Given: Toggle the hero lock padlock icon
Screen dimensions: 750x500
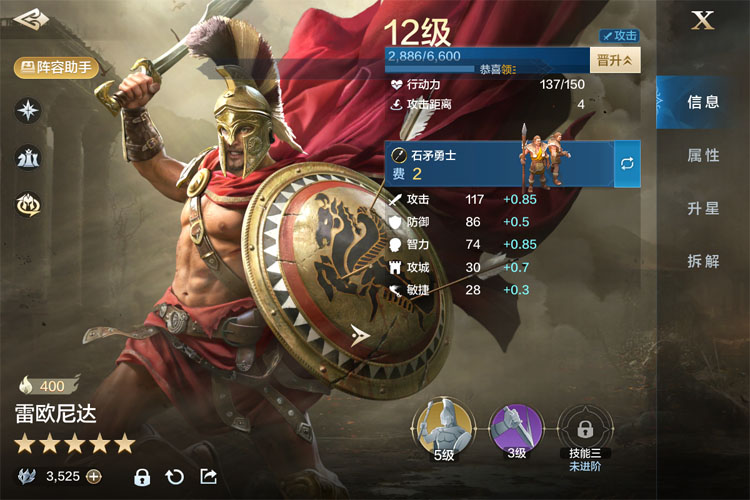Looking at the screenshot, I should pos(142,476).
